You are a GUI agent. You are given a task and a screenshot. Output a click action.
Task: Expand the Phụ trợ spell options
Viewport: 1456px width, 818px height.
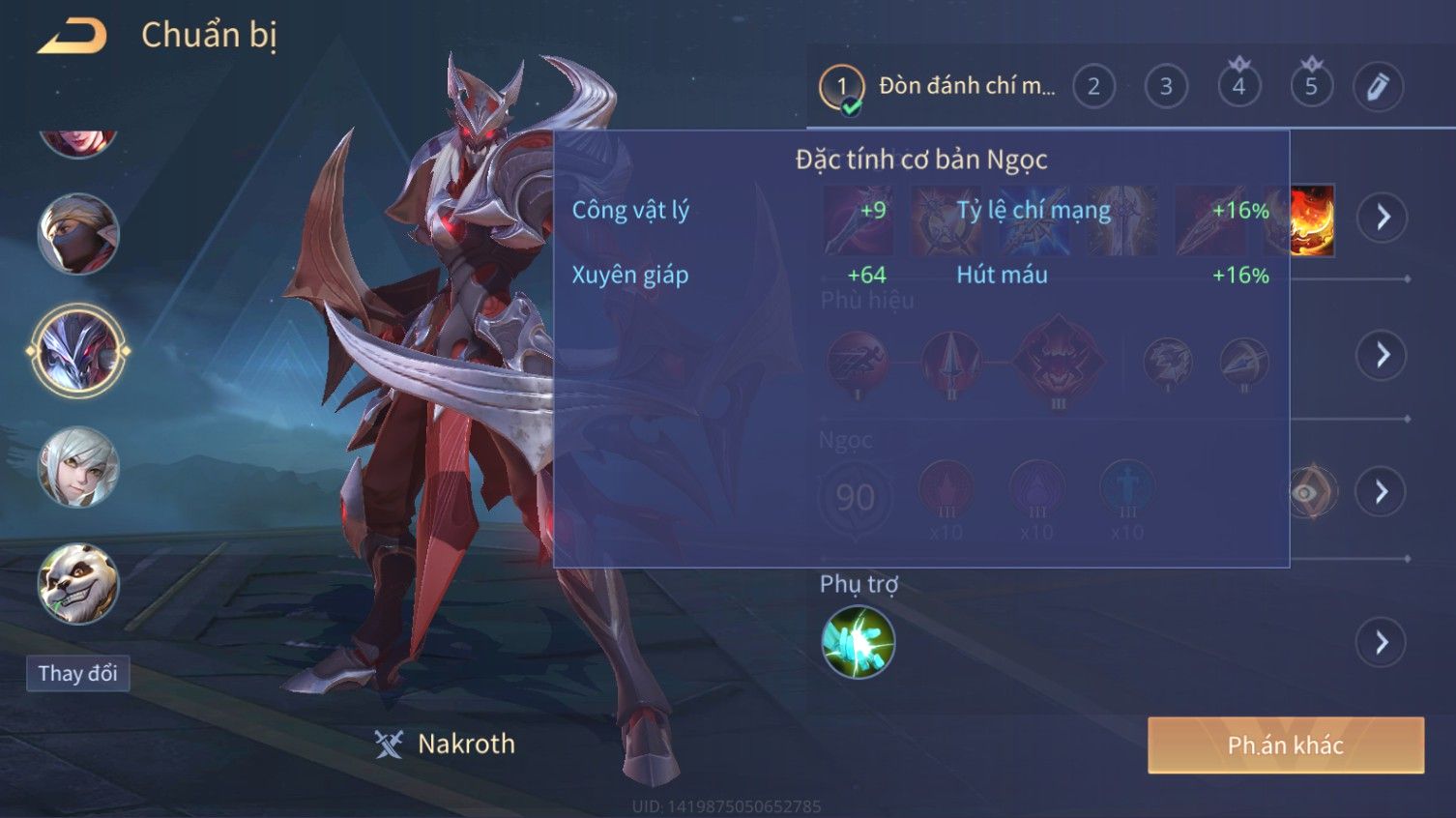1383,642
